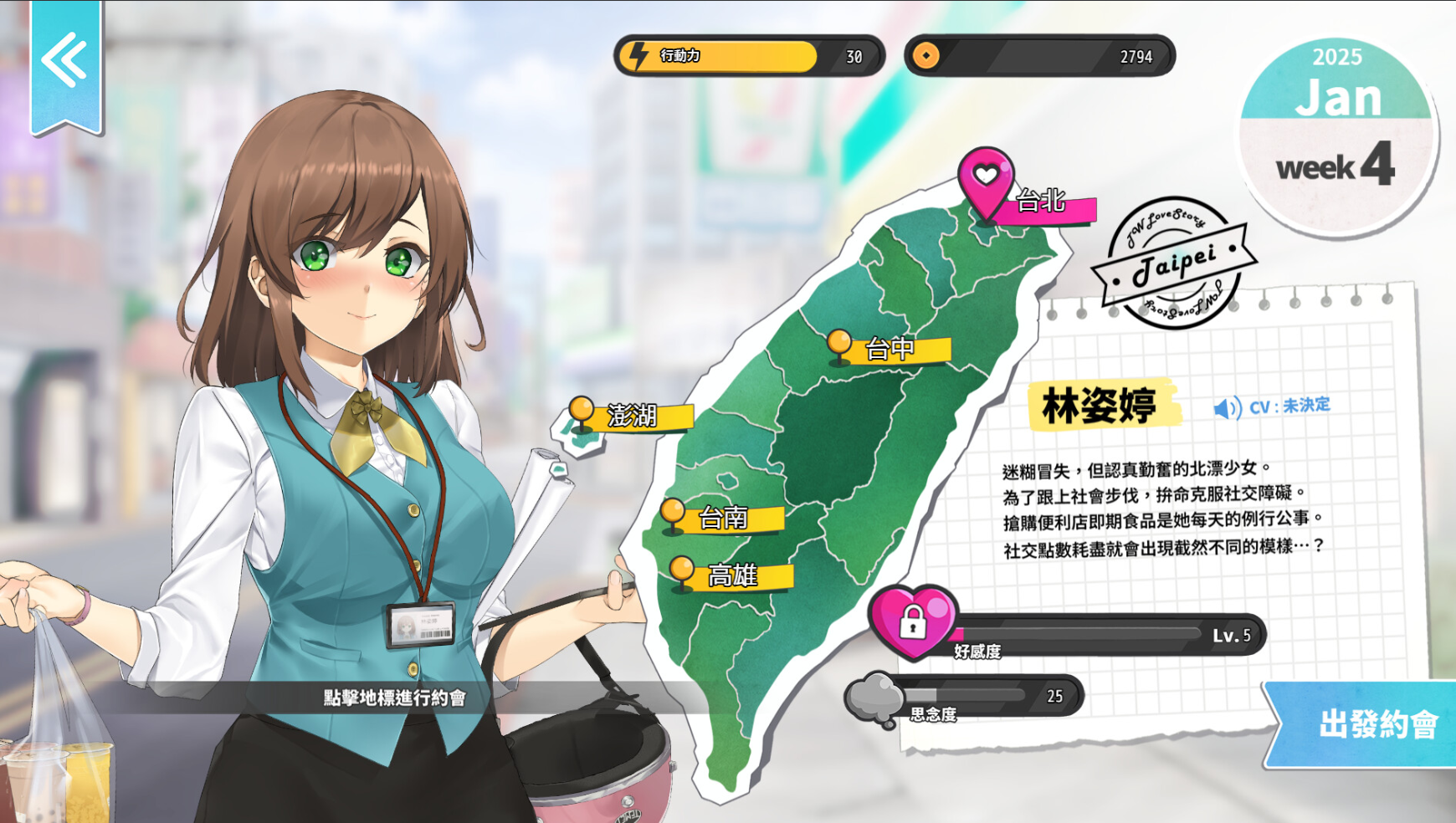Play the character voice speaker icon
Image resolution: width=1456 pixels, height=823 pixels.
point(1227,408)
